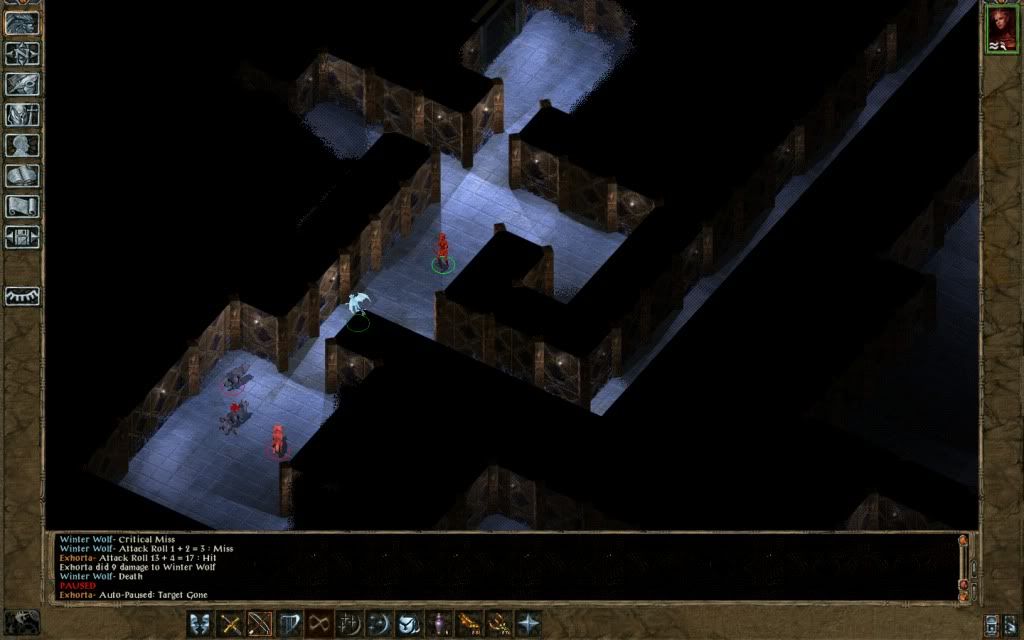Use the purple potion quick item
Viewport: 1024px width, 640px height.
click(x=440, y=623)
